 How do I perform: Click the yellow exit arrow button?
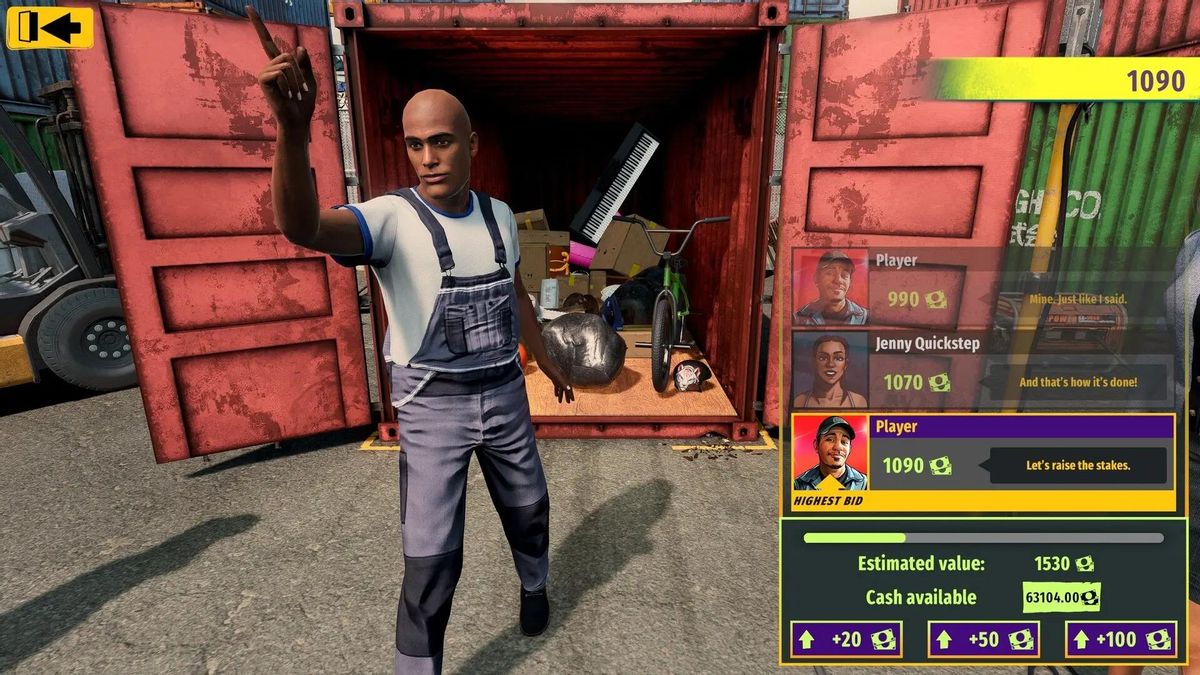click(50, 28)
